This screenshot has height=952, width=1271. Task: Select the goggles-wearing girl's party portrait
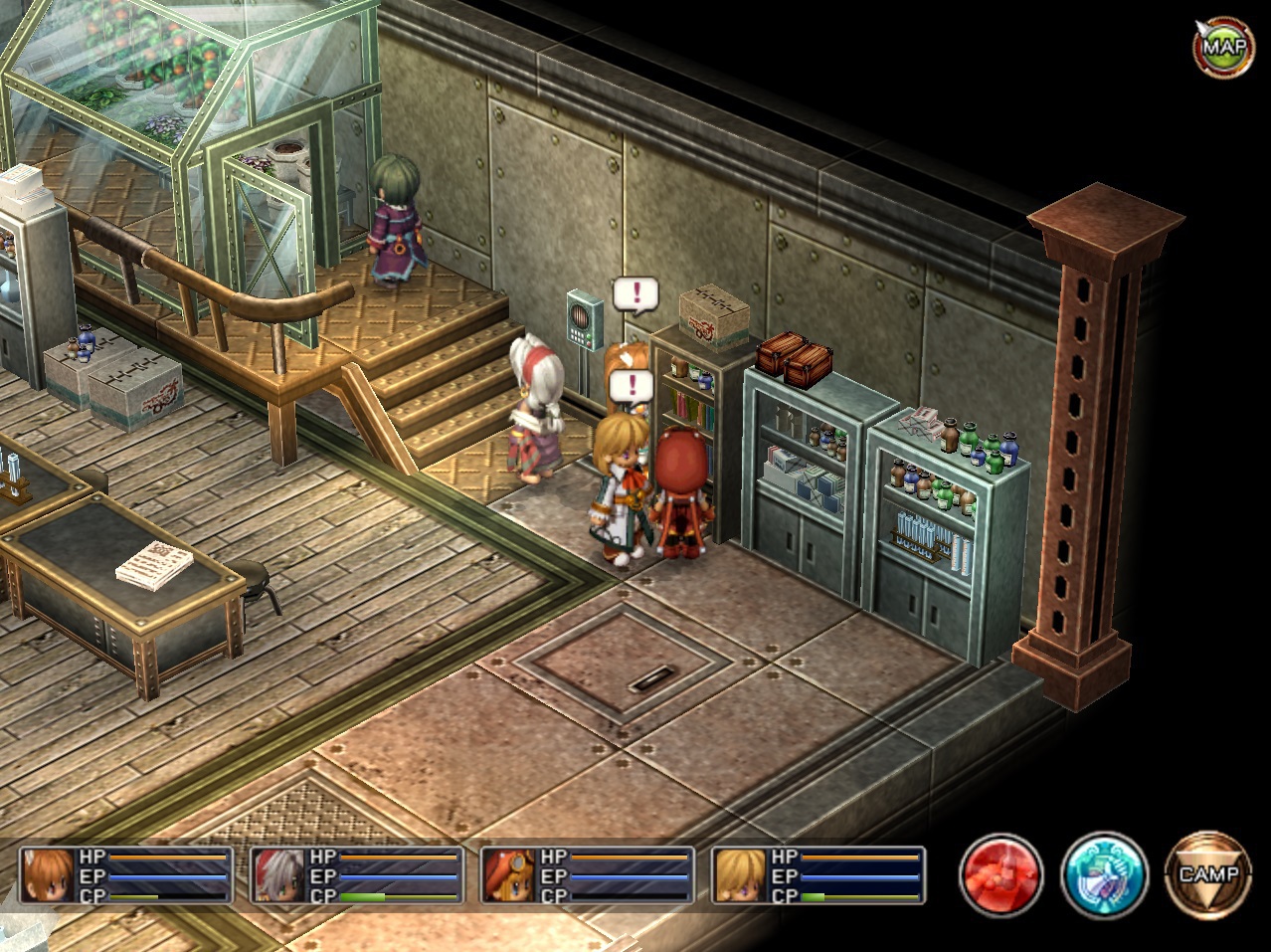(x=510, y=875)
